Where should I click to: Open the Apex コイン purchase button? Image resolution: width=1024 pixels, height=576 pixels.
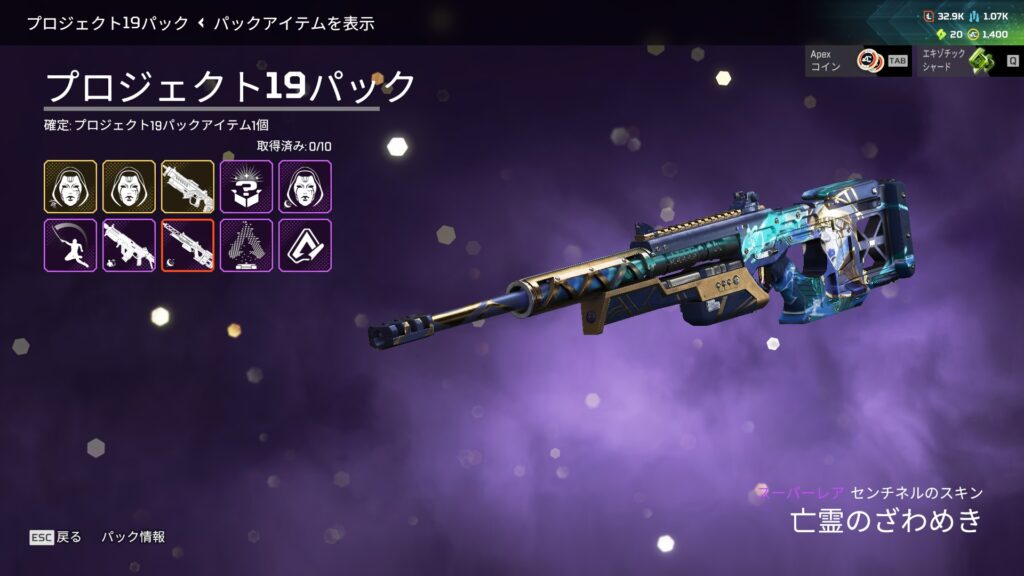[x=858, y=61]
